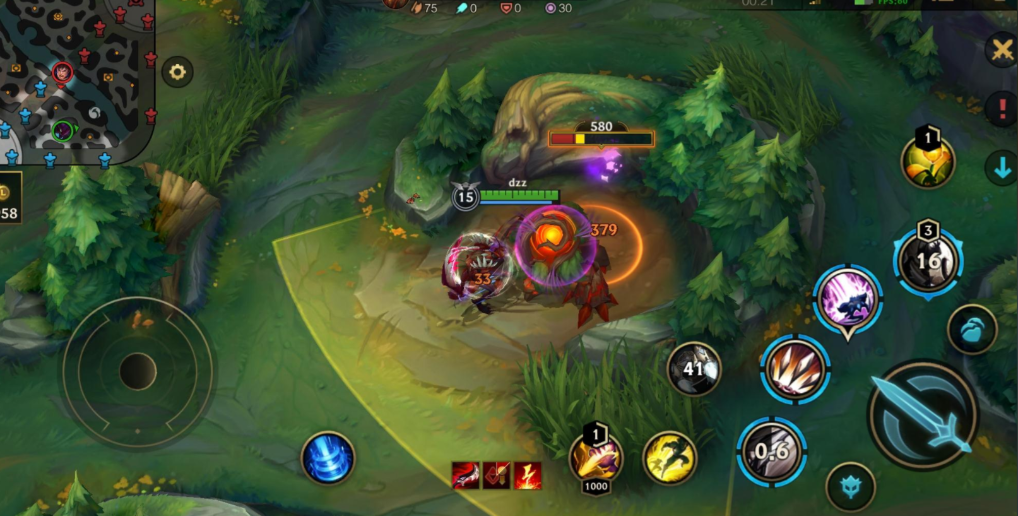
Task: Tap the ability showing 0.6 cooldown
Action: [x=771, y=452]
